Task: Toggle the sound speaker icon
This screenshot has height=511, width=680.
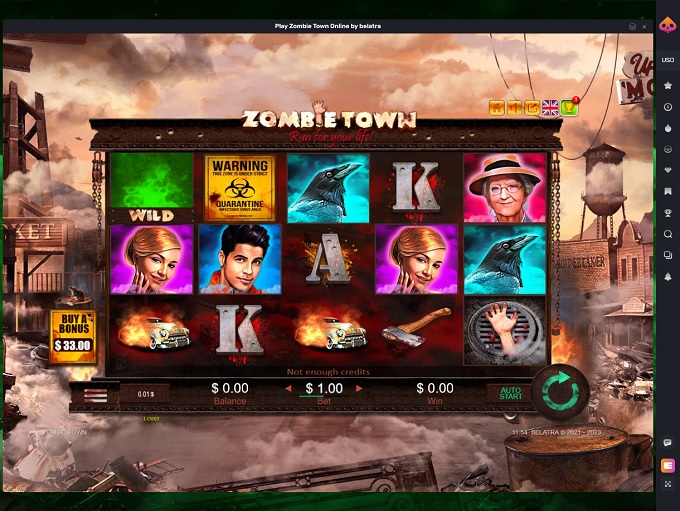Action: pyautogui.click(x=514, y=108)
